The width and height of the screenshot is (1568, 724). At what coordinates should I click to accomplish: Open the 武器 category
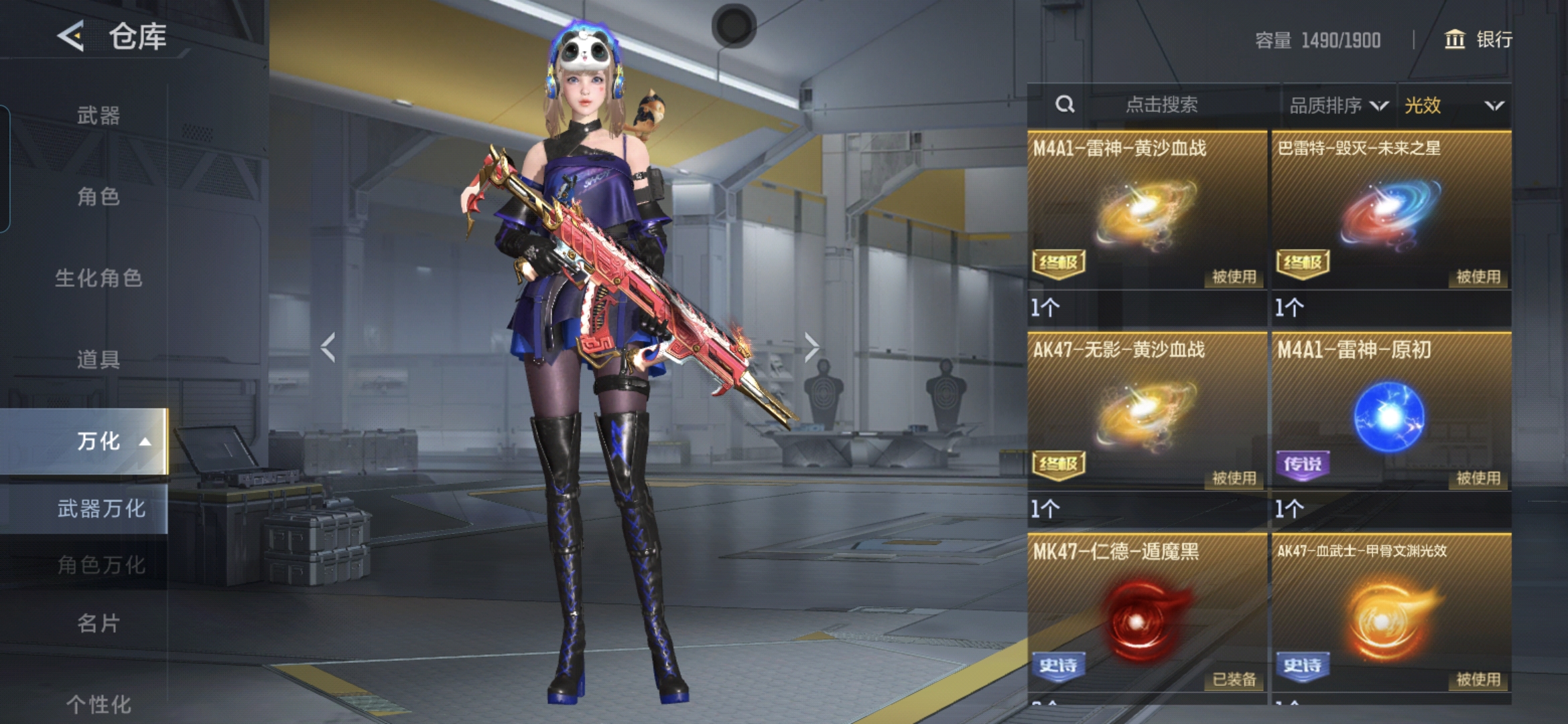[x=99, y=115]
